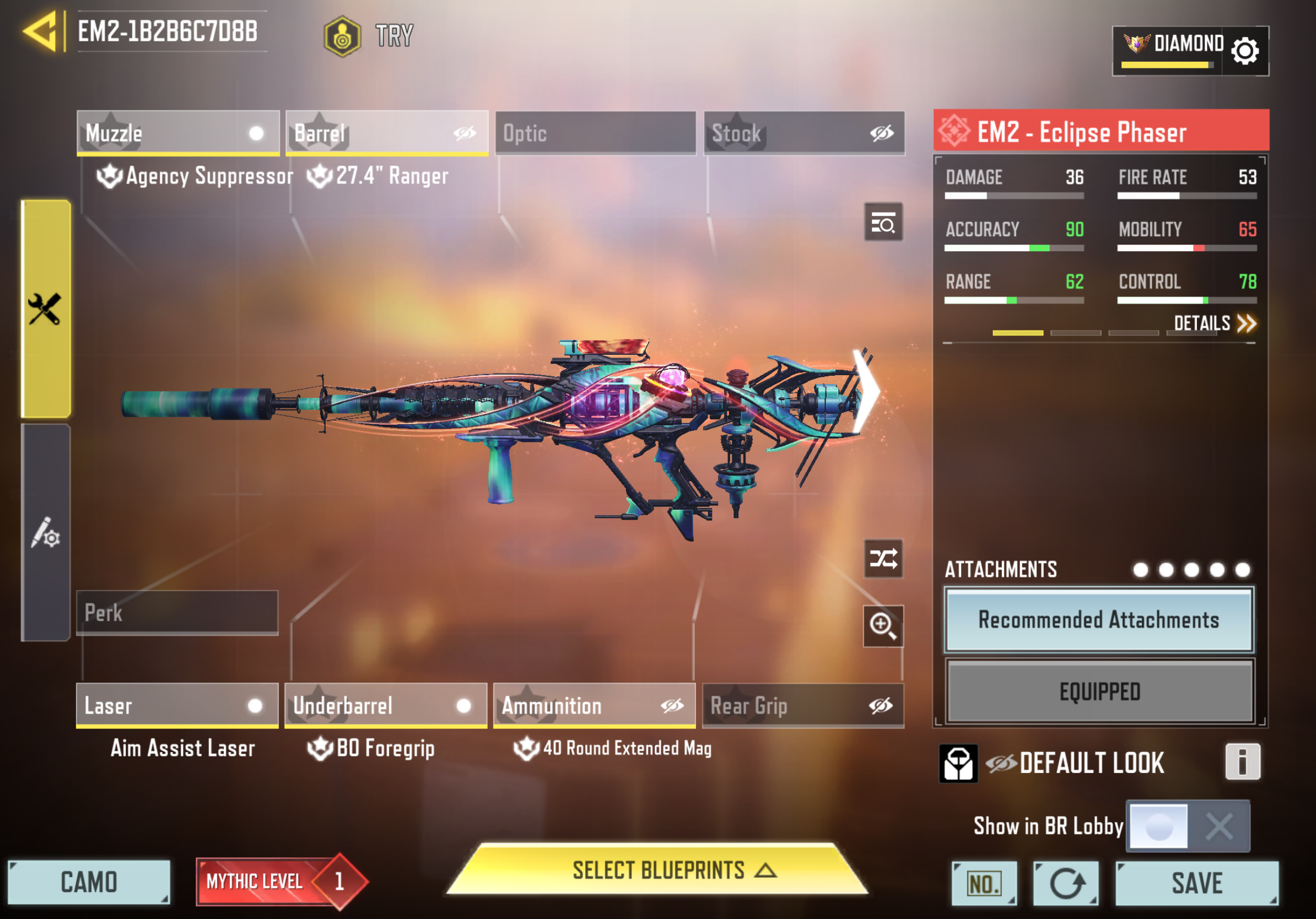This screenshot has width=1316, height=919.
Task: Expand Select Blueprints panel
Action: coord(657,871)
